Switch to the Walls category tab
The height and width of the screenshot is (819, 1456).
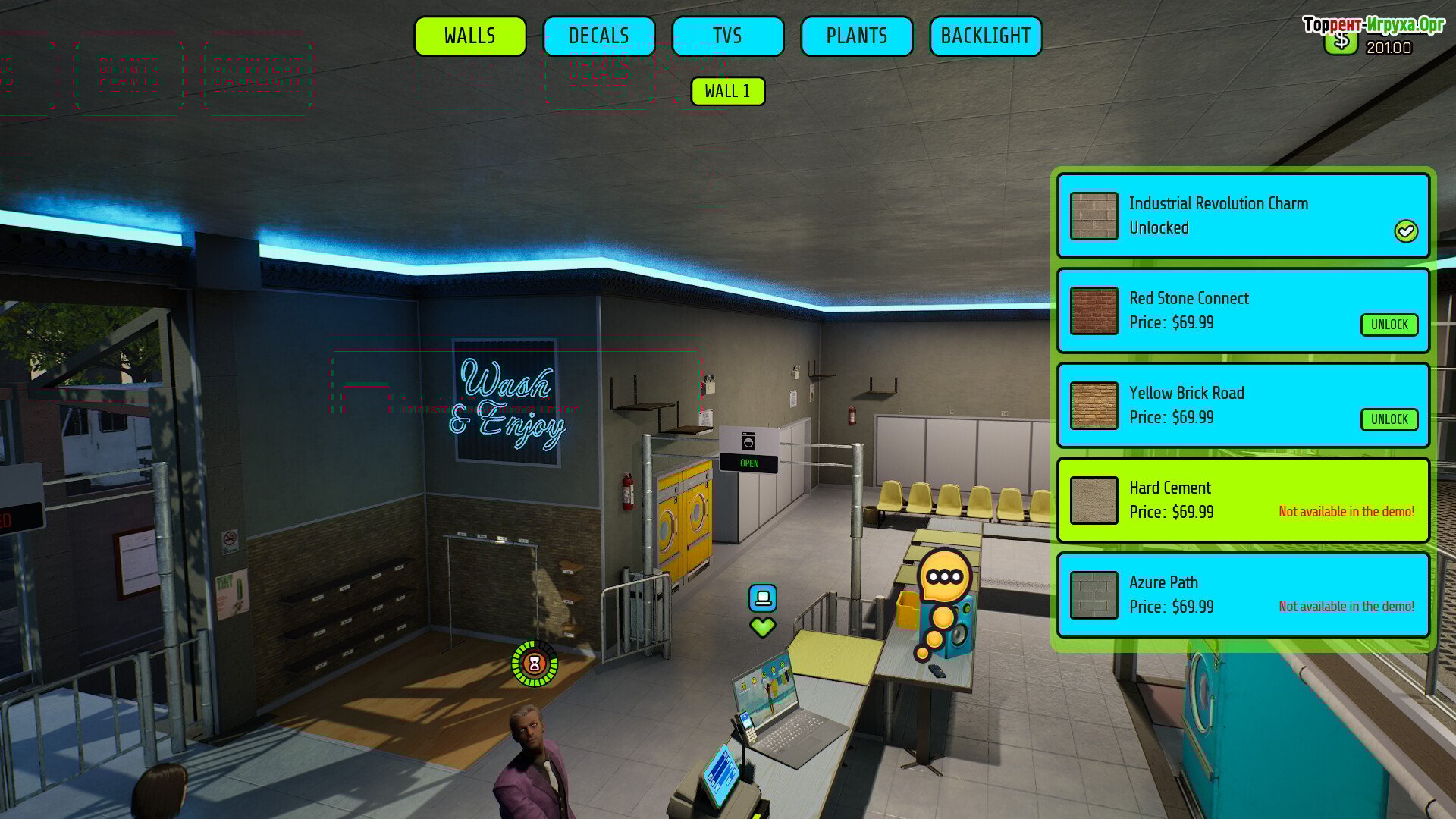point(470,36)
